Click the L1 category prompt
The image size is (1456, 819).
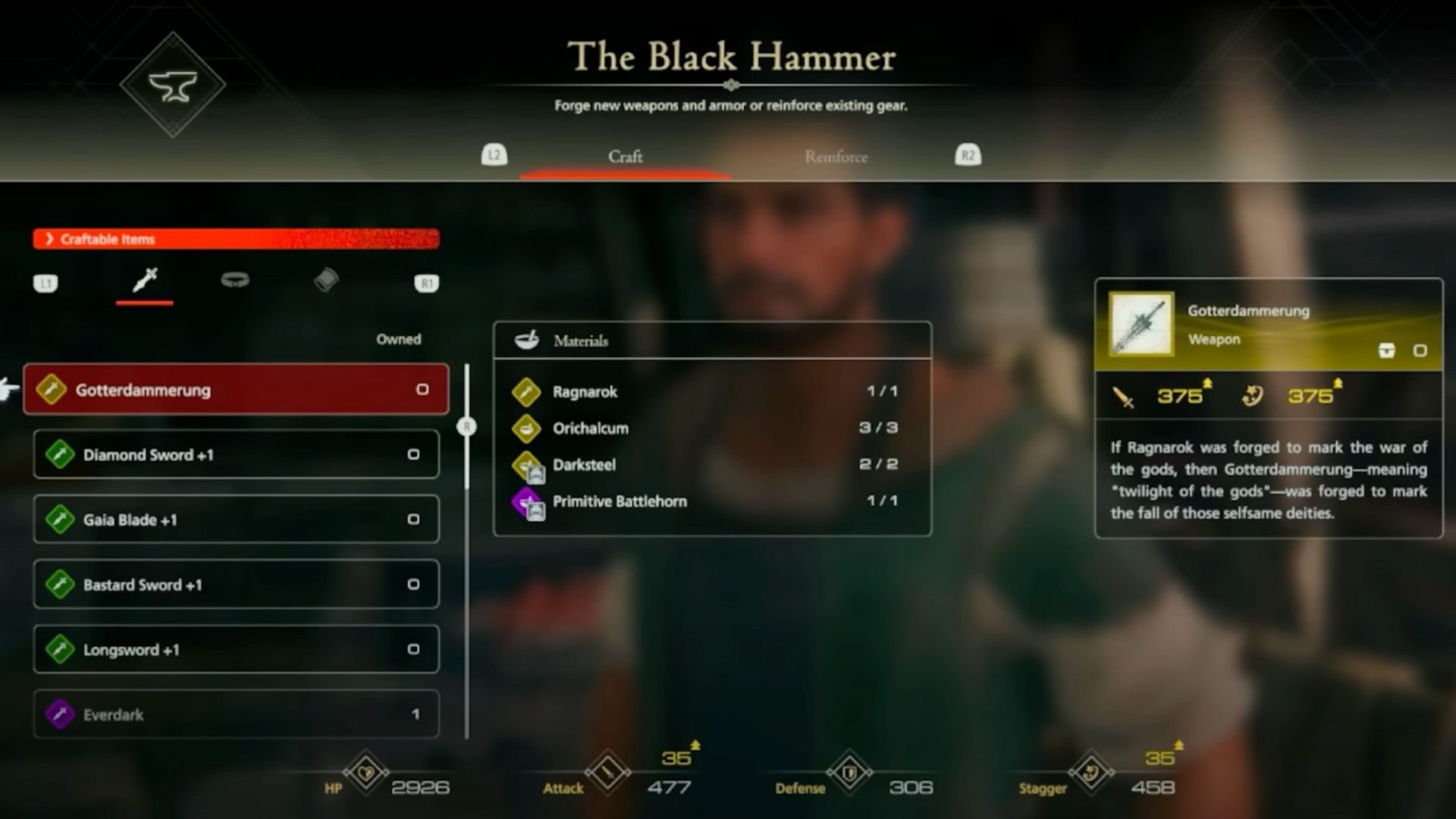[46, 283]
